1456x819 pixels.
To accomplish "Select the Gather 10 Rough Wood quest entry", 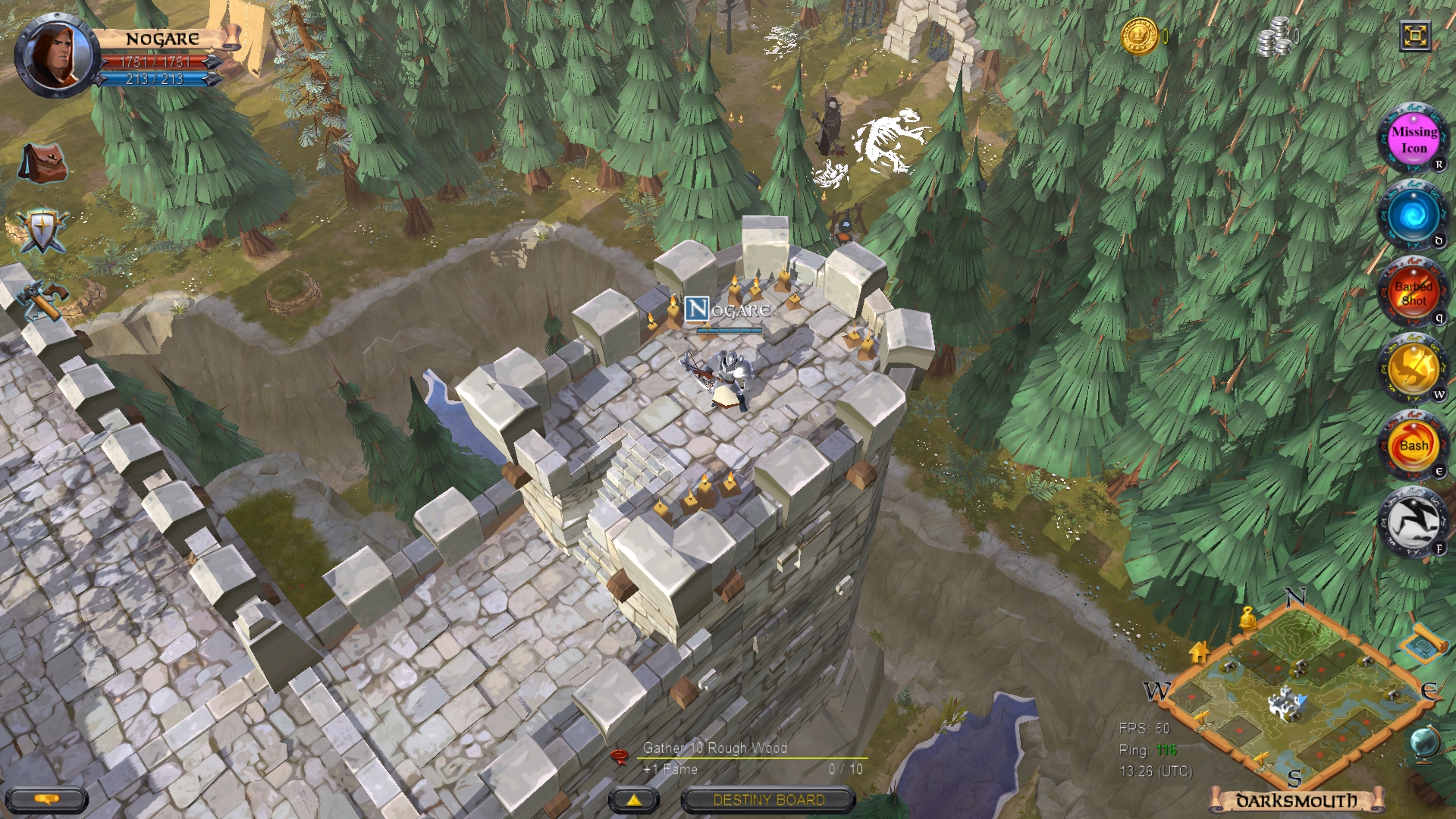I will pos(716,747).
